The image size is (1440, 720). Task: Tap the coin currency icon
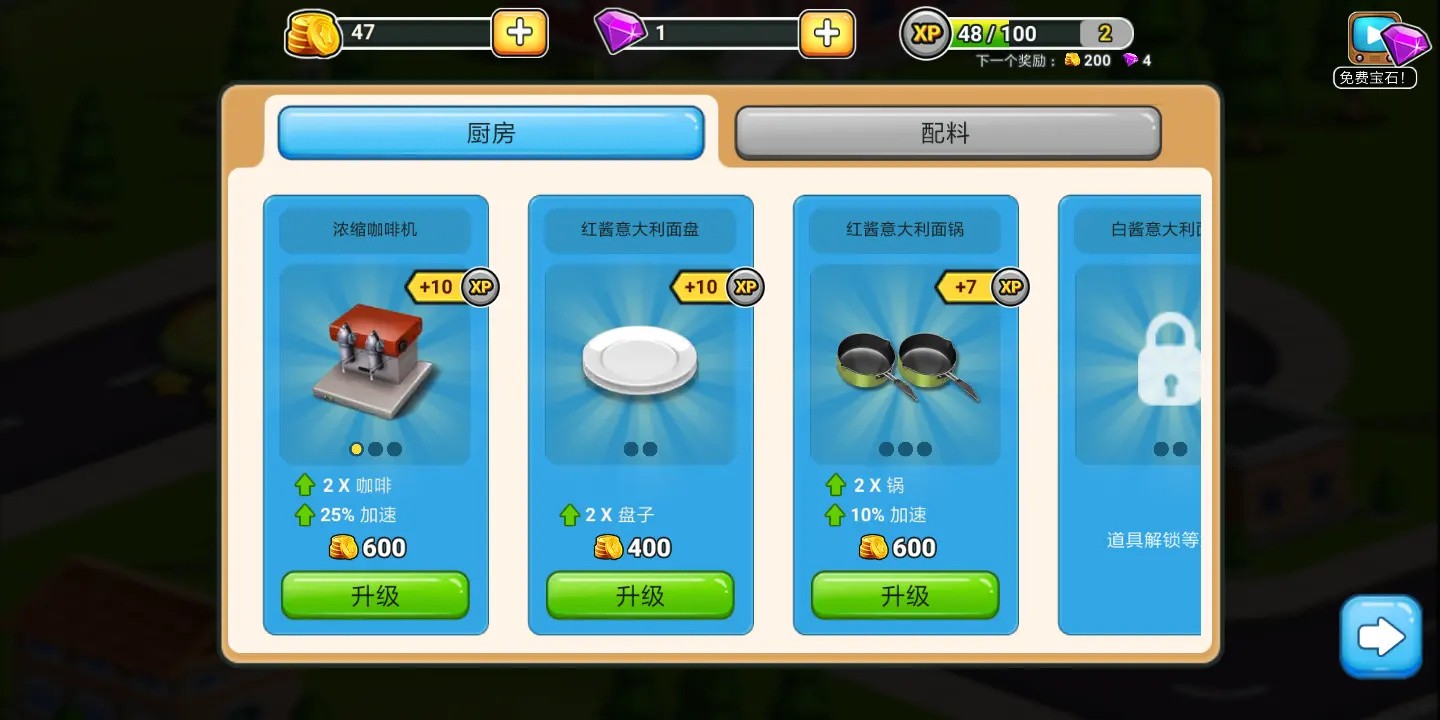[x=312, y=31]
